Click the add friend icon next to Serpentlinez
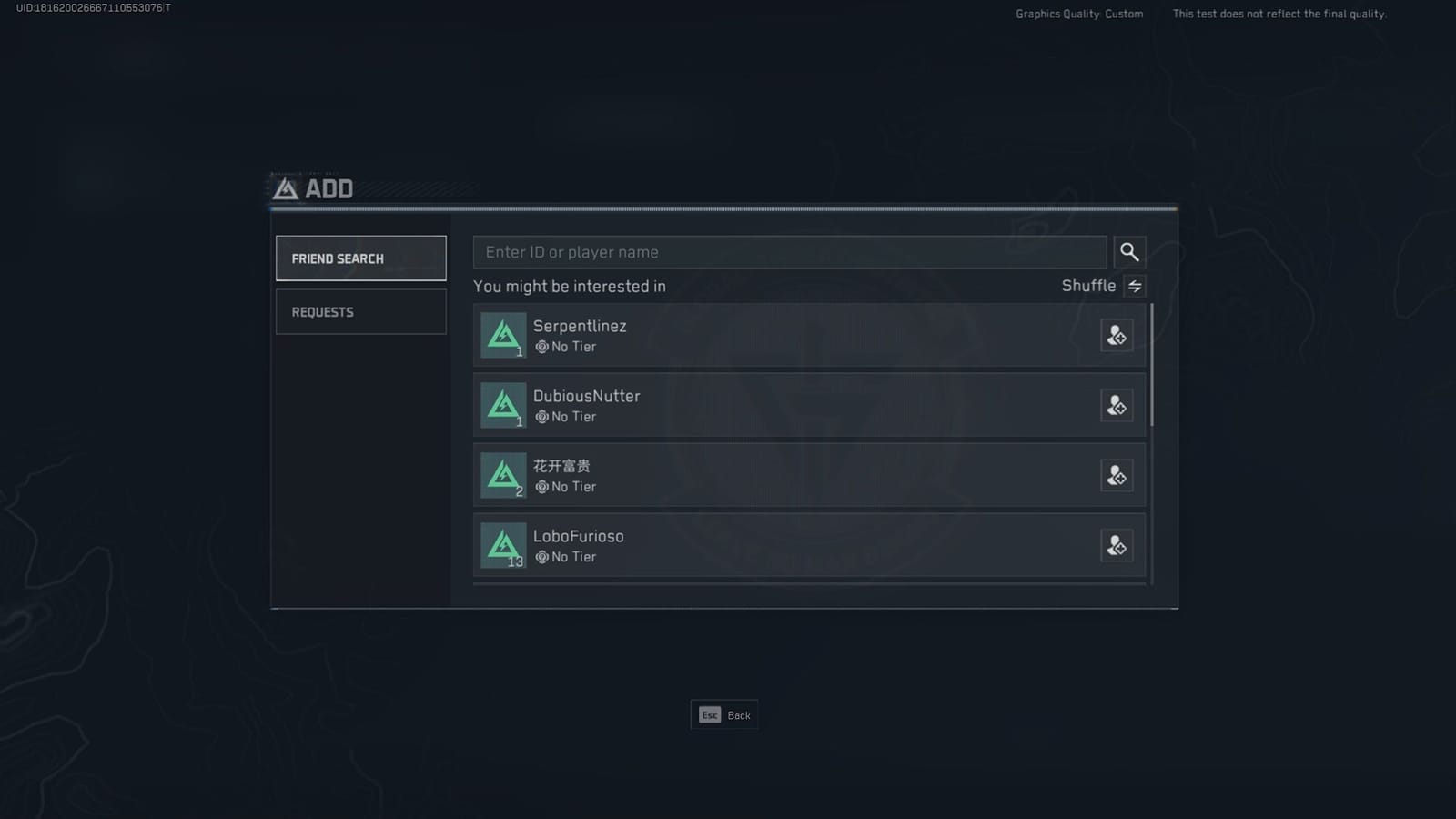Screen dimensions: 1456x819 click(x=1117, y=335)
